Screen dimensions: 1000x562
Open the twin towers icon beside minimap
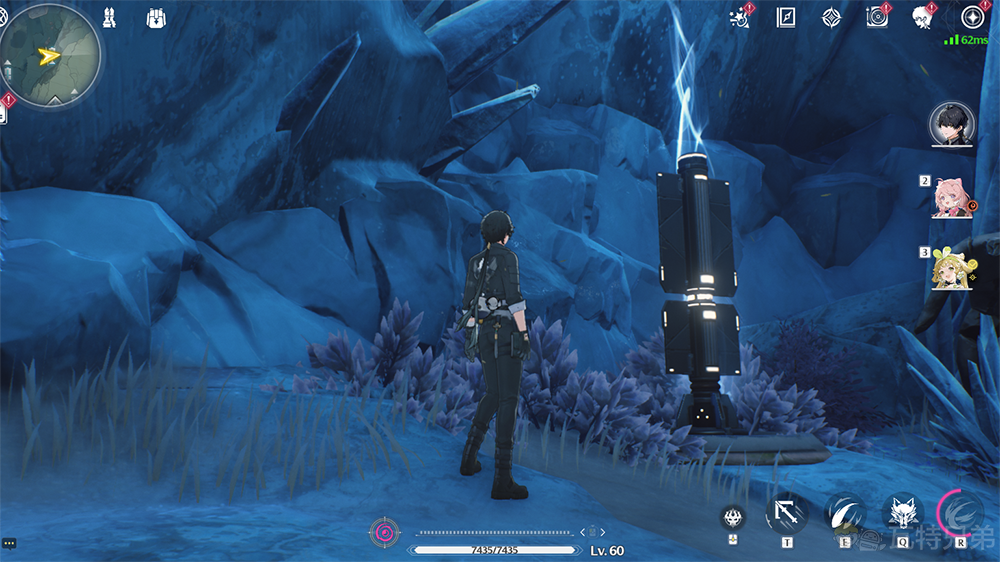(x=110, y=17)
